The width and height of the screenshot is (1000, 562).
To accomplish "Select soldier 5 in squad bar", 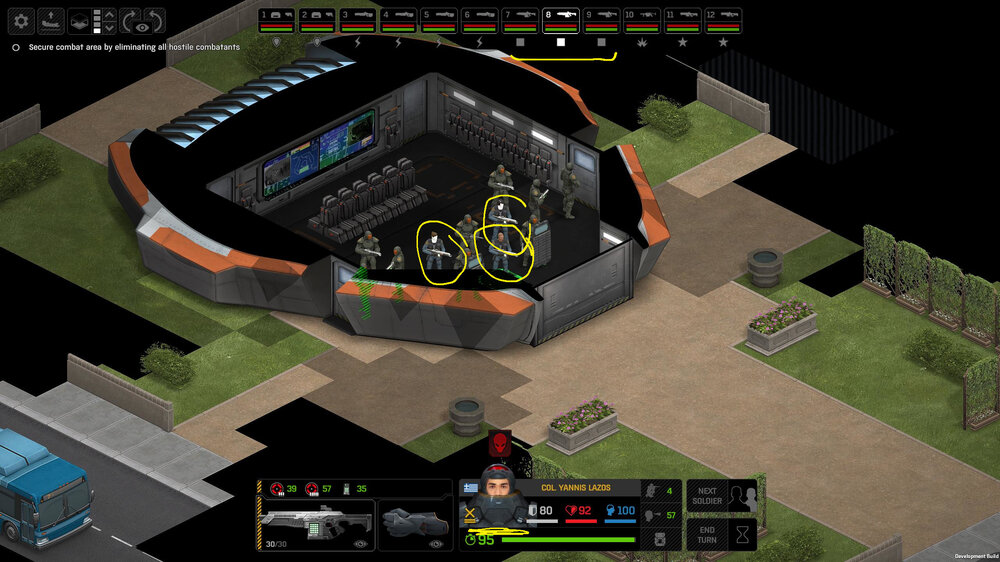I will click(439, 18).
